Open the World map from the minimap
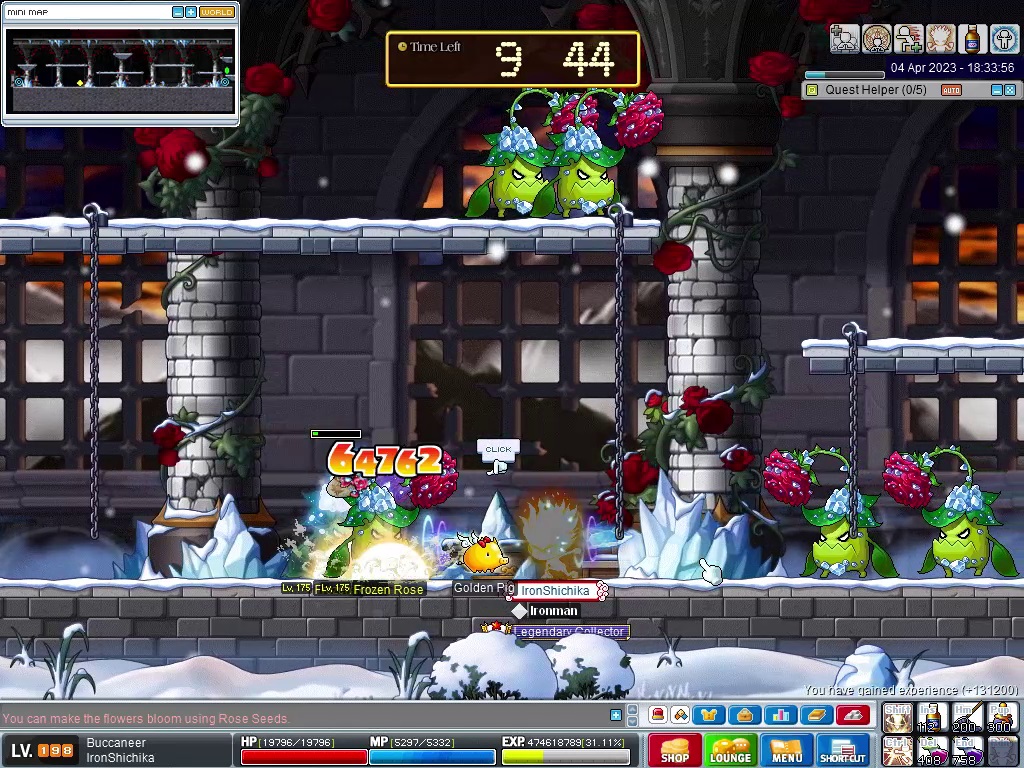The height and width of the screenshot is (768, 1024). (x=216, y=12)
